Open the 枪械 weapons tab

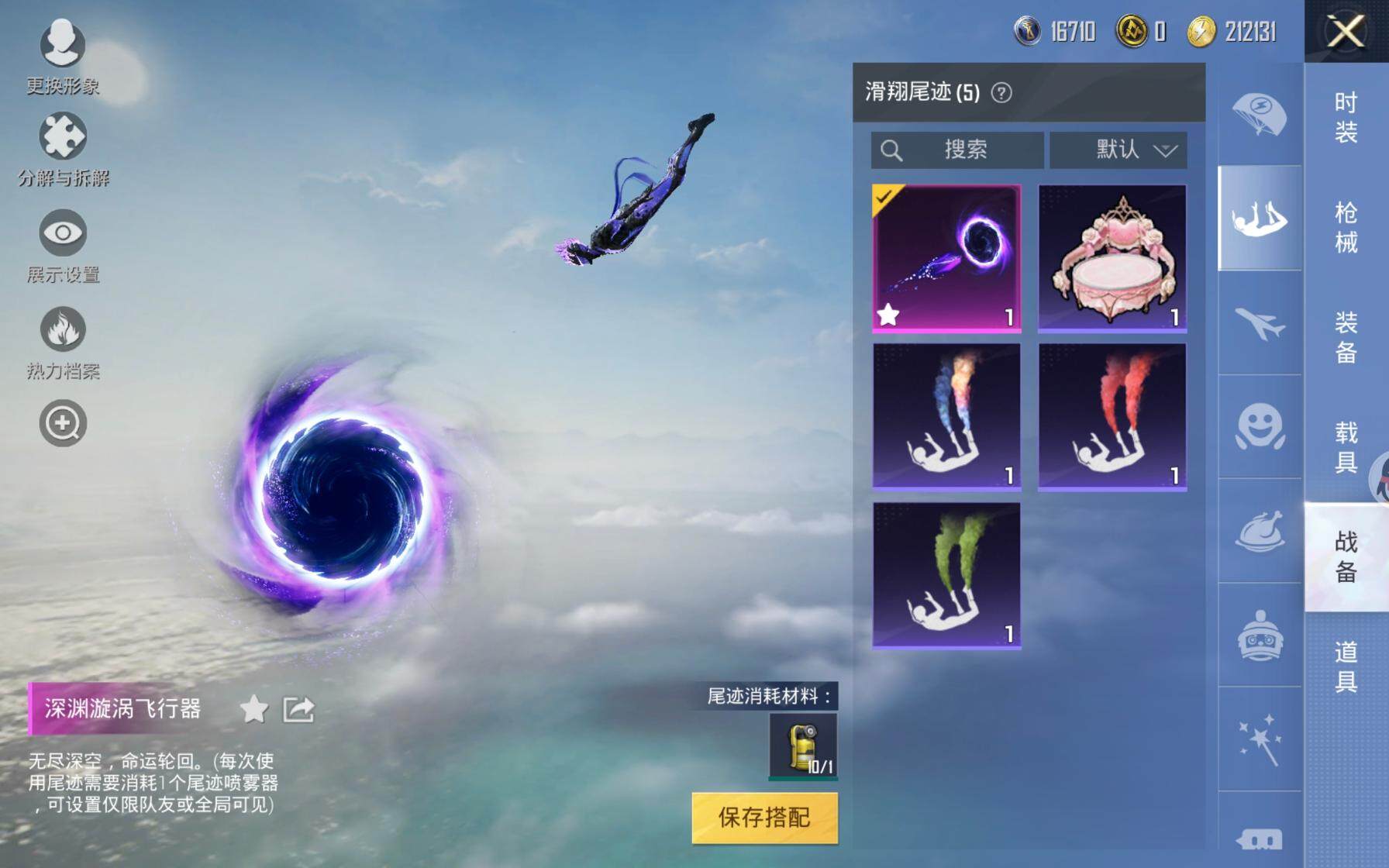1346,228
